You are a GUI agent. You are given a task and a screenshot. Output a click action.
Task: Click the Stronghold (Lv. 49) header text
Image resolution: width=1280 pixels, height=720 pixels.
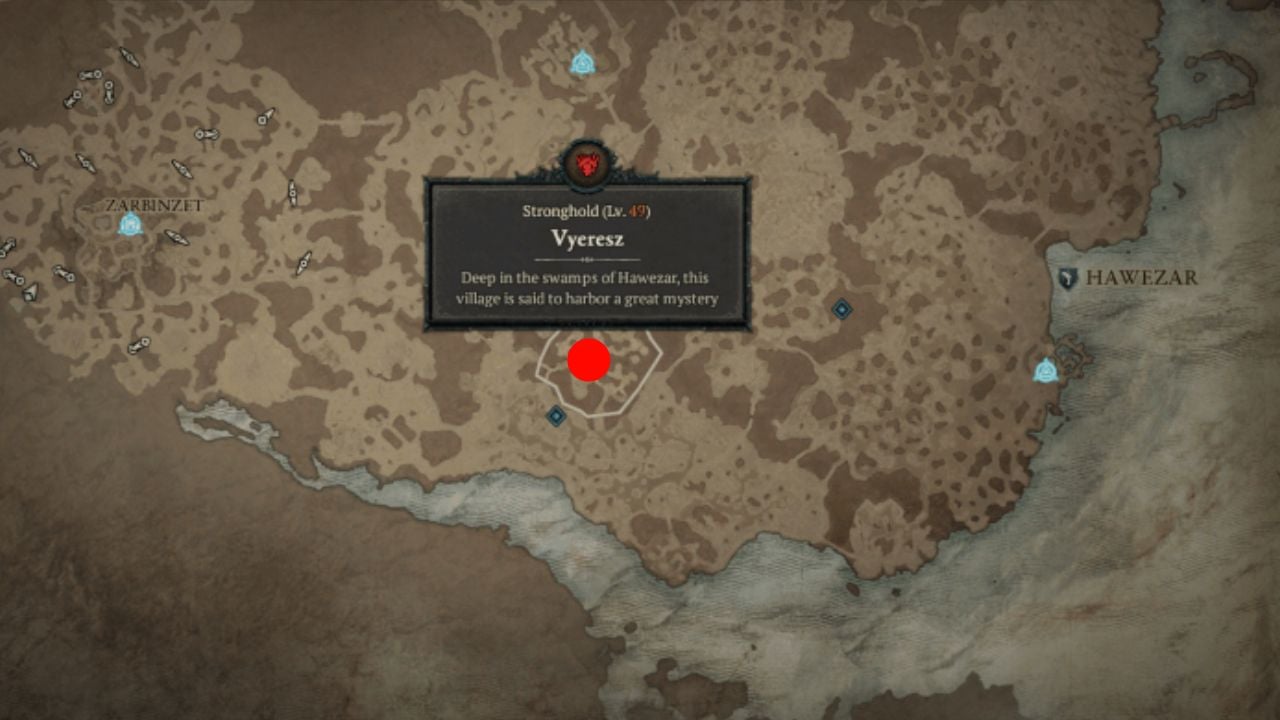(588, 211)
